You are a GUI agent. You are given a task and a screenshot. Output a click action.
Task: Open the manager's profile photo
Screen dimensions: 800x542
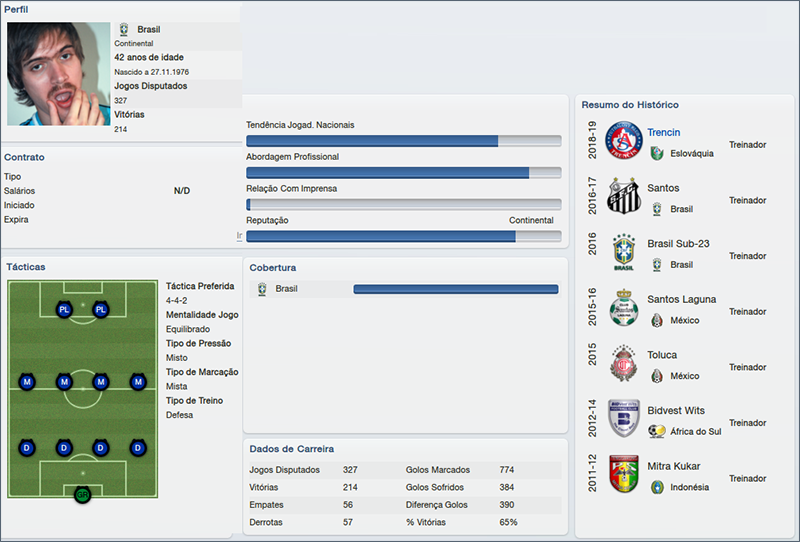coord(58,73)
